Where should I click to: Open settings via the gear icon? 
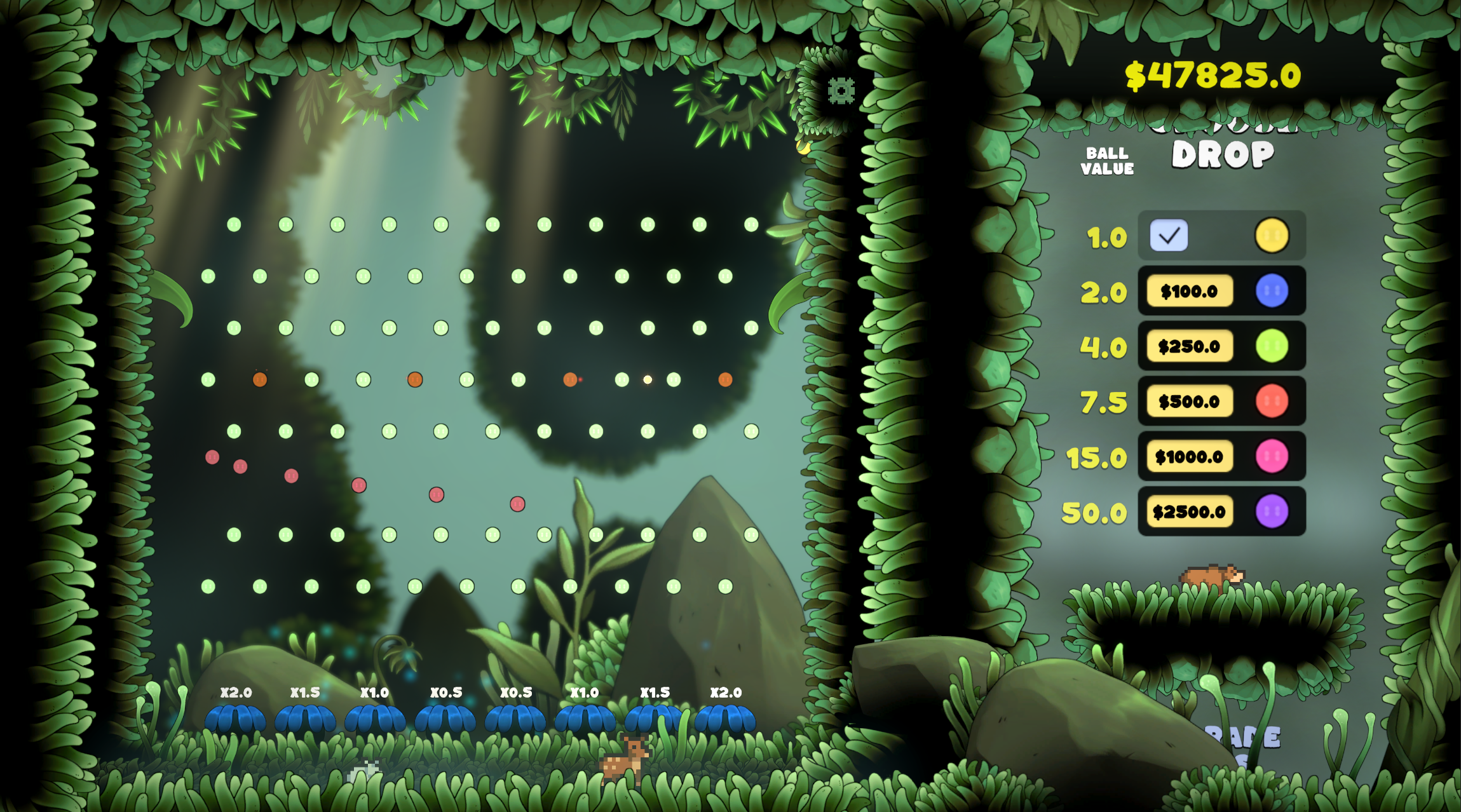click(841, 91)
